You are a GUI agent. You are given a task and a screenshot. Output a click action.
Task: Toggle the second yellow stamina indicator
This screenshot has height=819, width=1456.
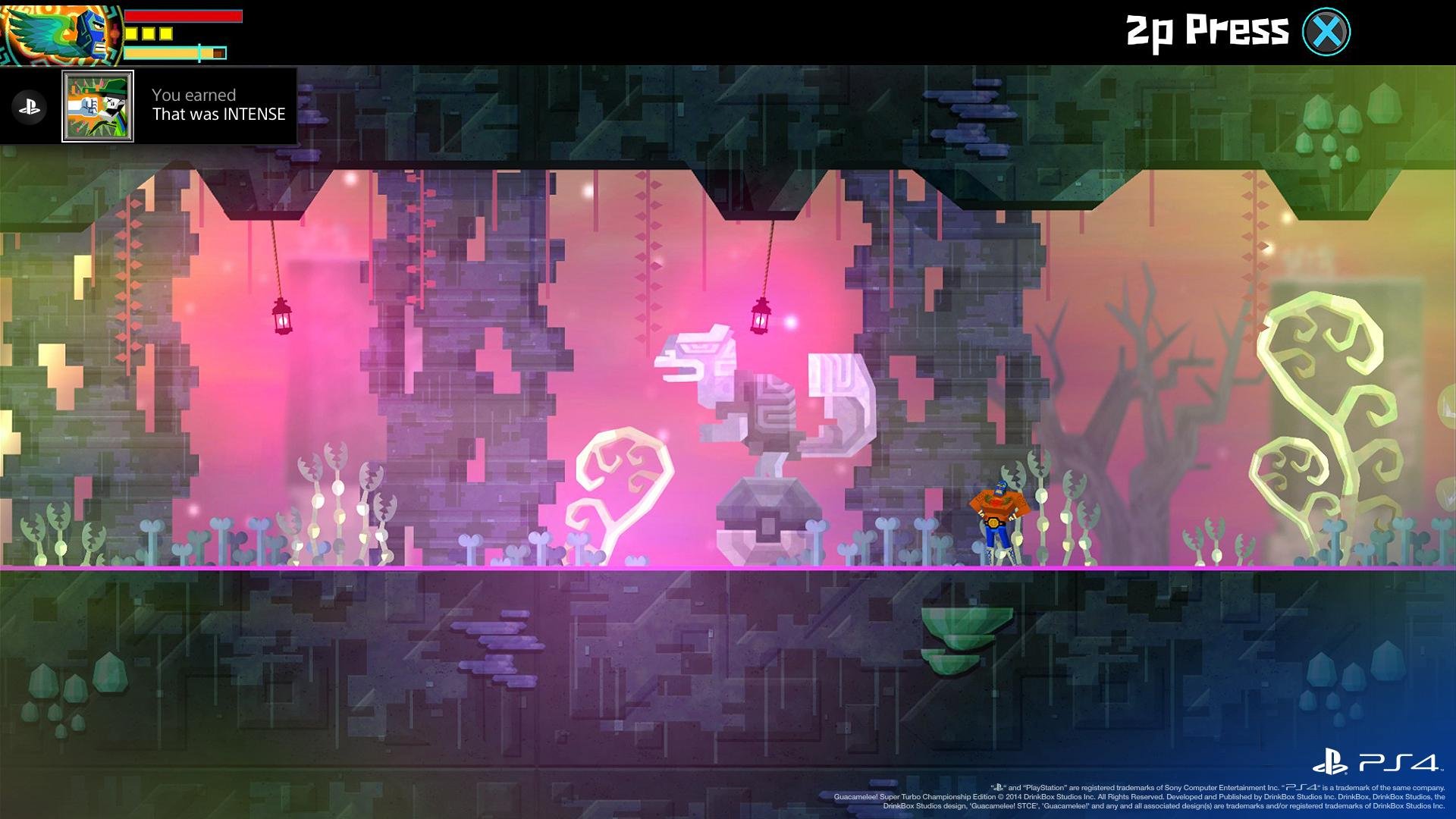[149, 33]
